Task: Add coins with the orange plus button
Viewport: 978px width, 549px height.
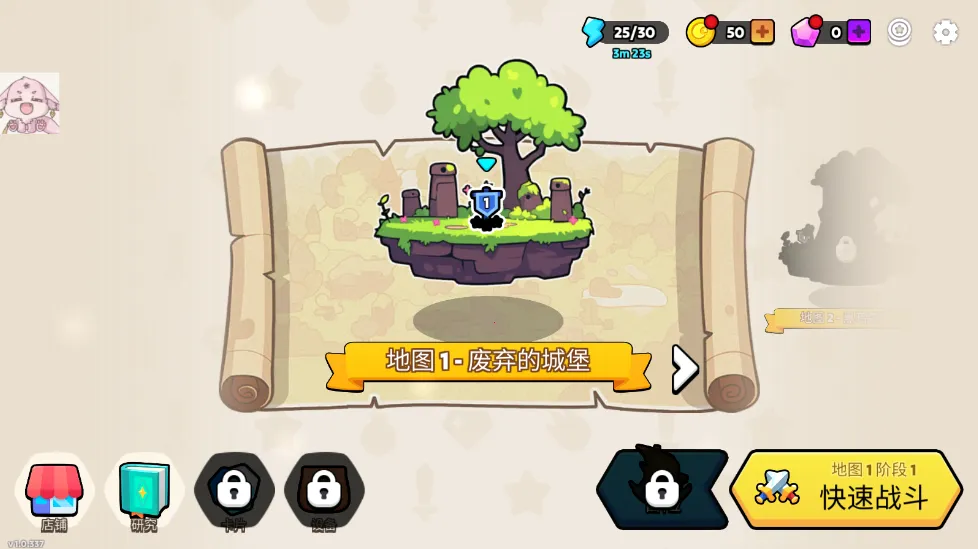Action: tap(762, 32)
